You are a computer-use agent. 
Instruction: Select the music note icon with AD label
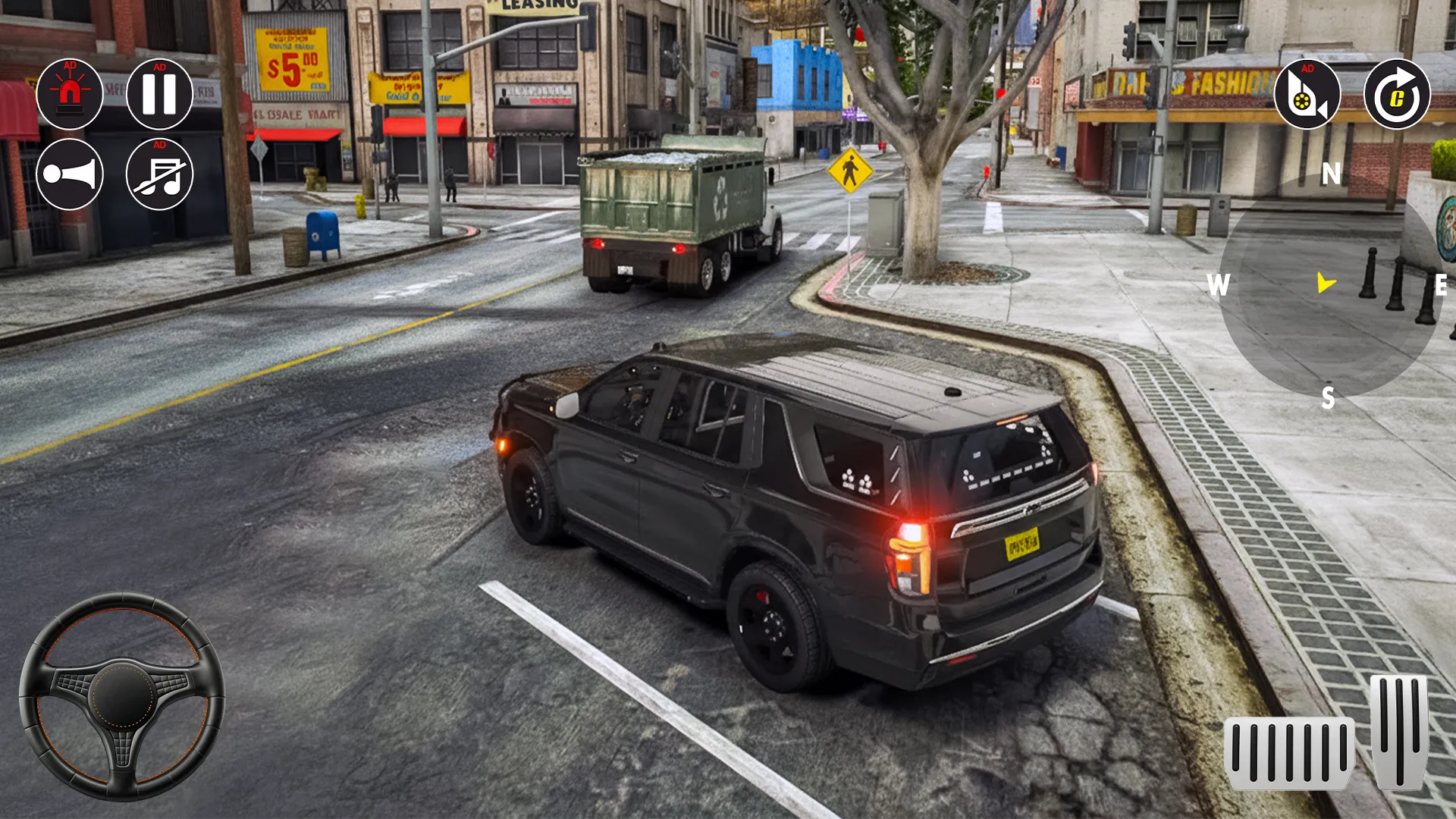coord(158,176)
